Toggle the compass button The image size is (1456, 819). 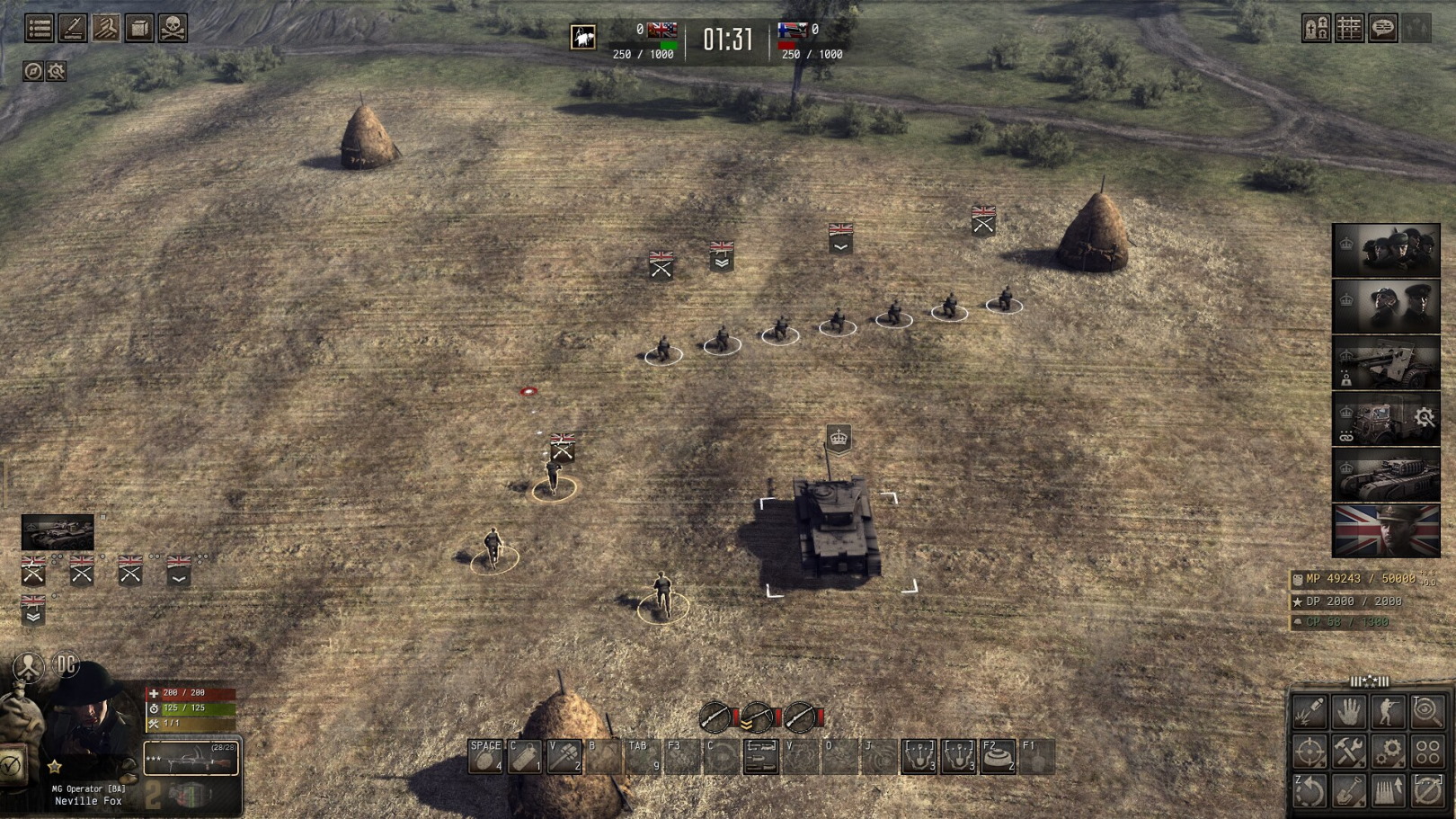(x=33, y=71)
